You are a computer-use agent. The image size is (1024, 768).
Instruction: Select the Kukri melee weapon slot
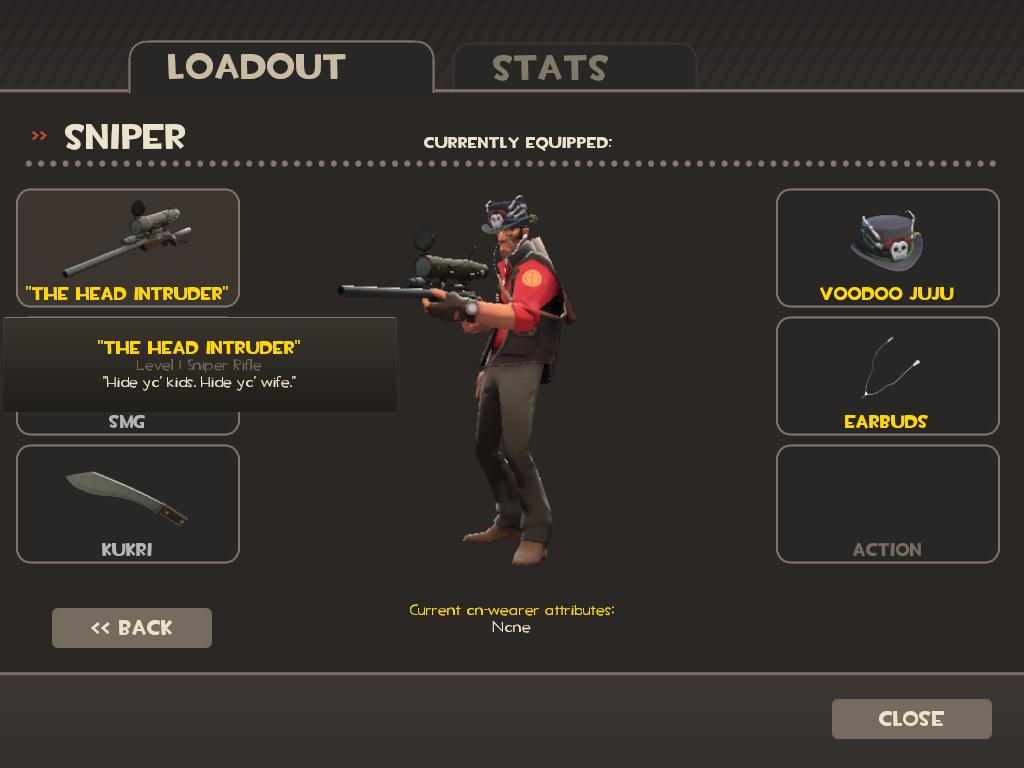tap(128, 503)
